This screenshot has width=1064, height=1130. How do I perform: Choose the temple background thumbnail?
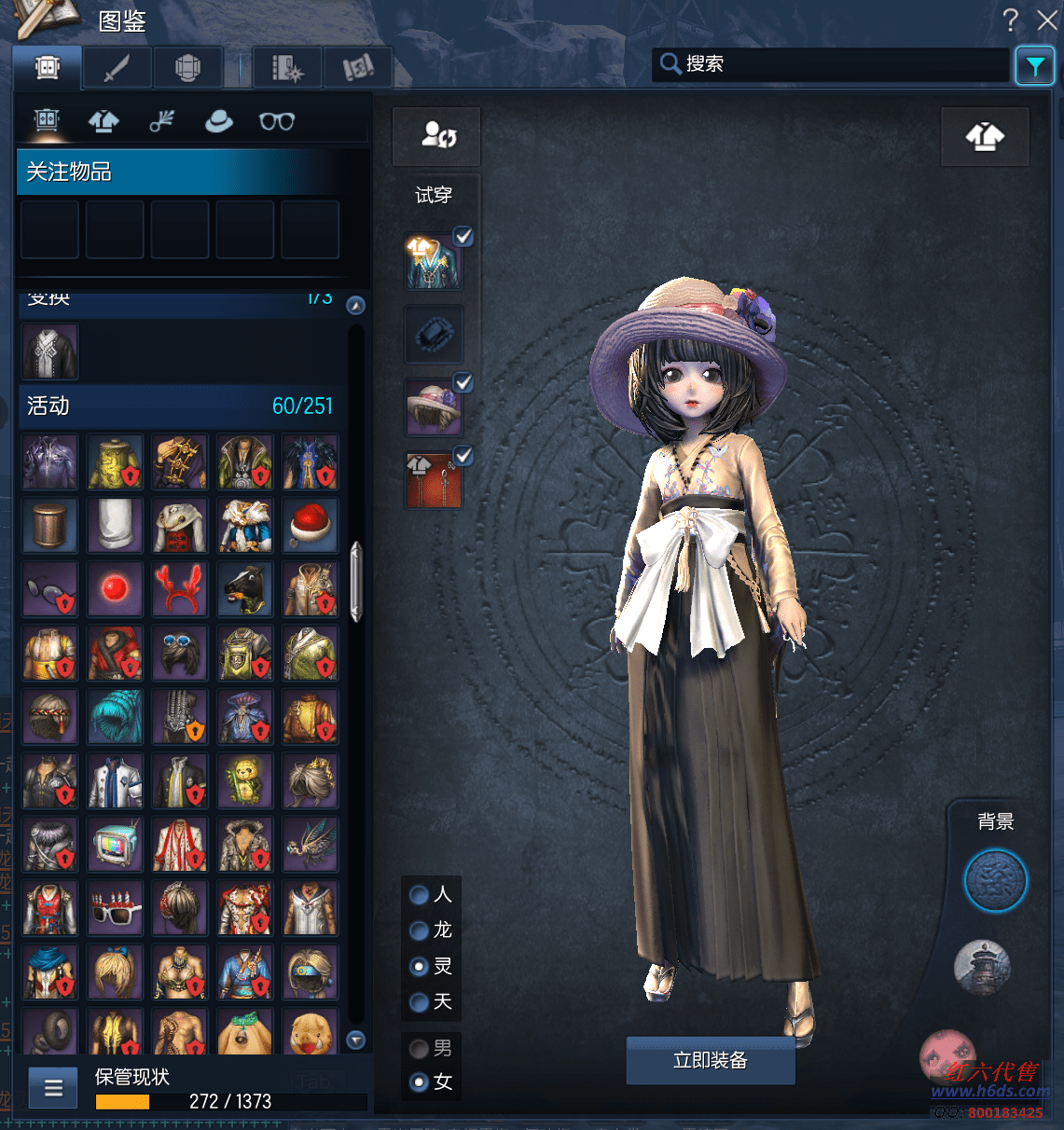click(x=982, y=967)
